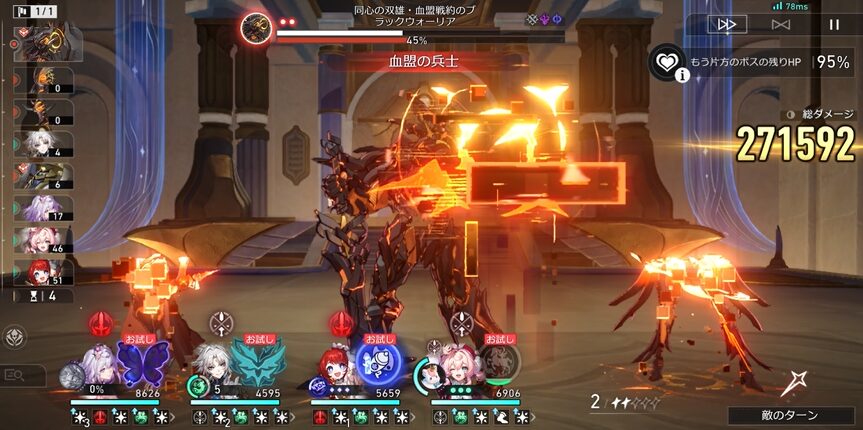Select the greyed-out ultimate of pink-haired character
The image size is (863, 430).
click(498, 361)
